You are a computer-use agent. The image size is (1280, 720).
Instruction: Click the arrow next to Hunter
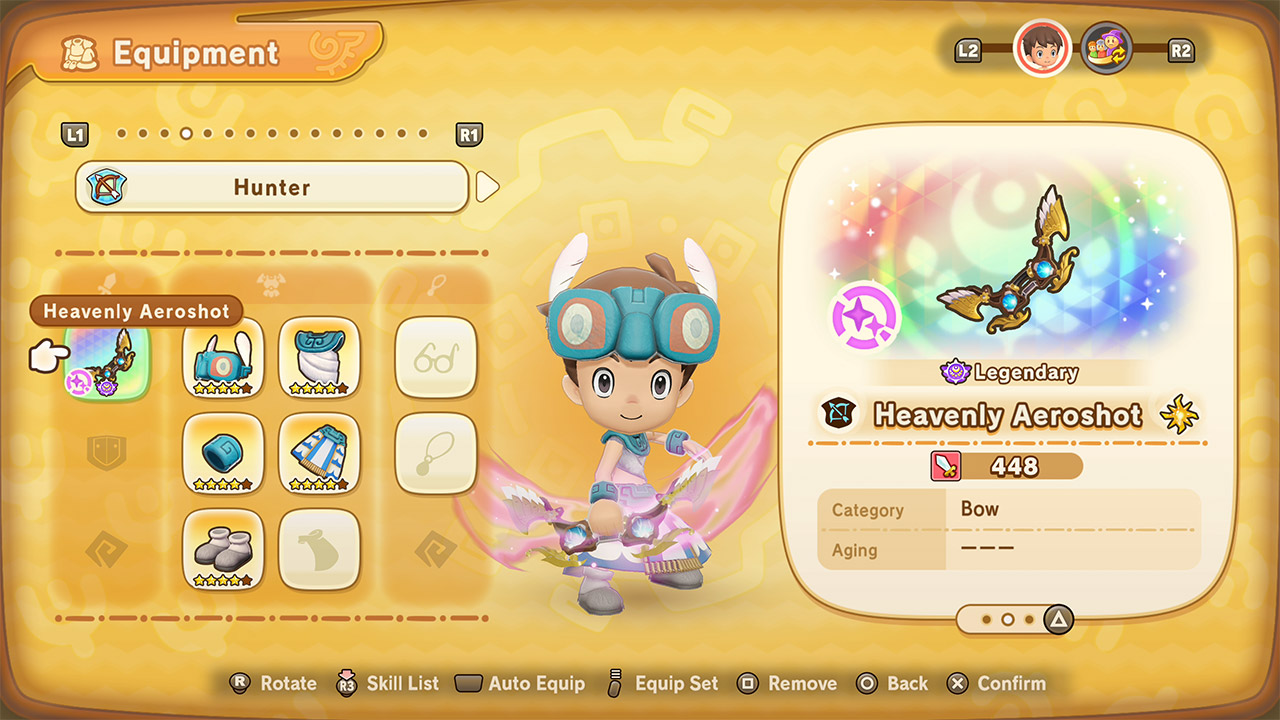(x=487, y=187)
